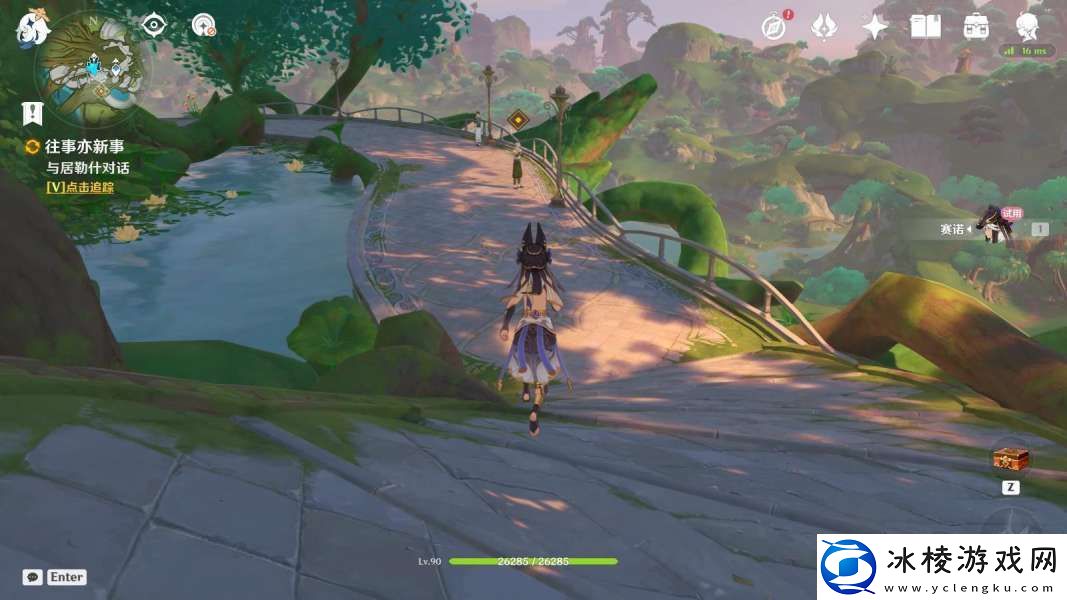Click the radar icon beside the minimap
1067x600 pixels.
click(x=204, y=25)
